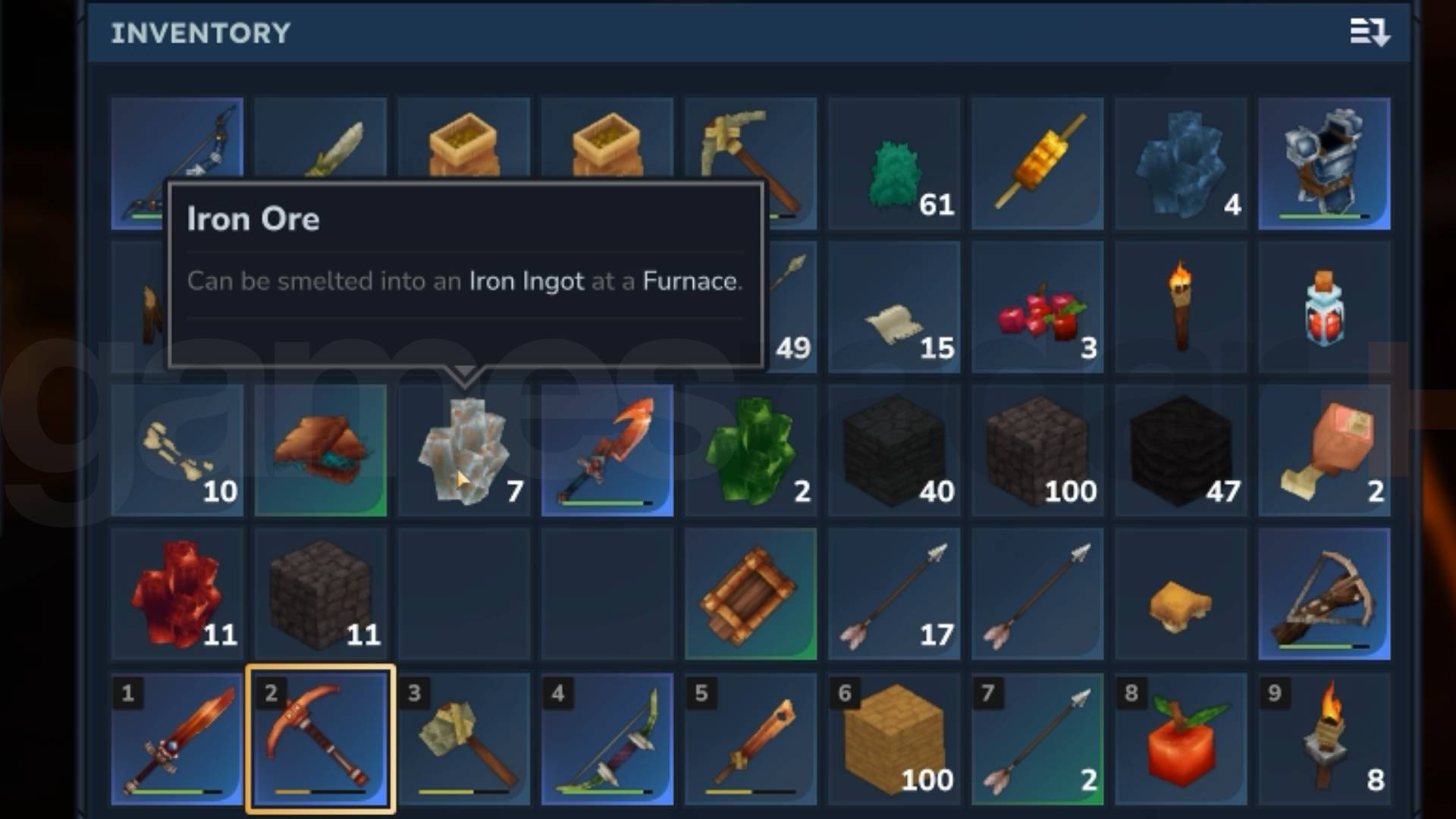The height and width of the screenshot is (819, 1456).
Task: Click the INVENTORY header title
Action: (x=201, y=32)
